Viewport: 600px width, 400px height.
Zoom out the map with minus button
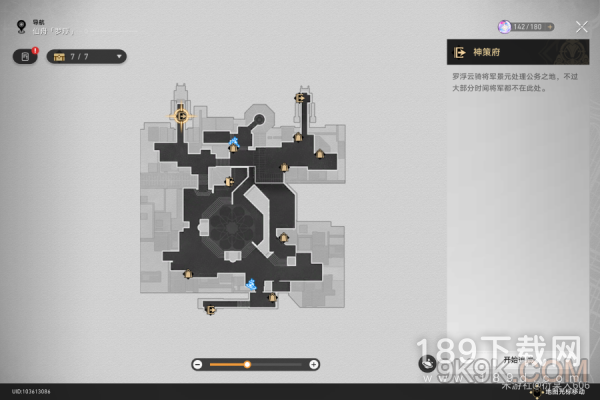197,364
